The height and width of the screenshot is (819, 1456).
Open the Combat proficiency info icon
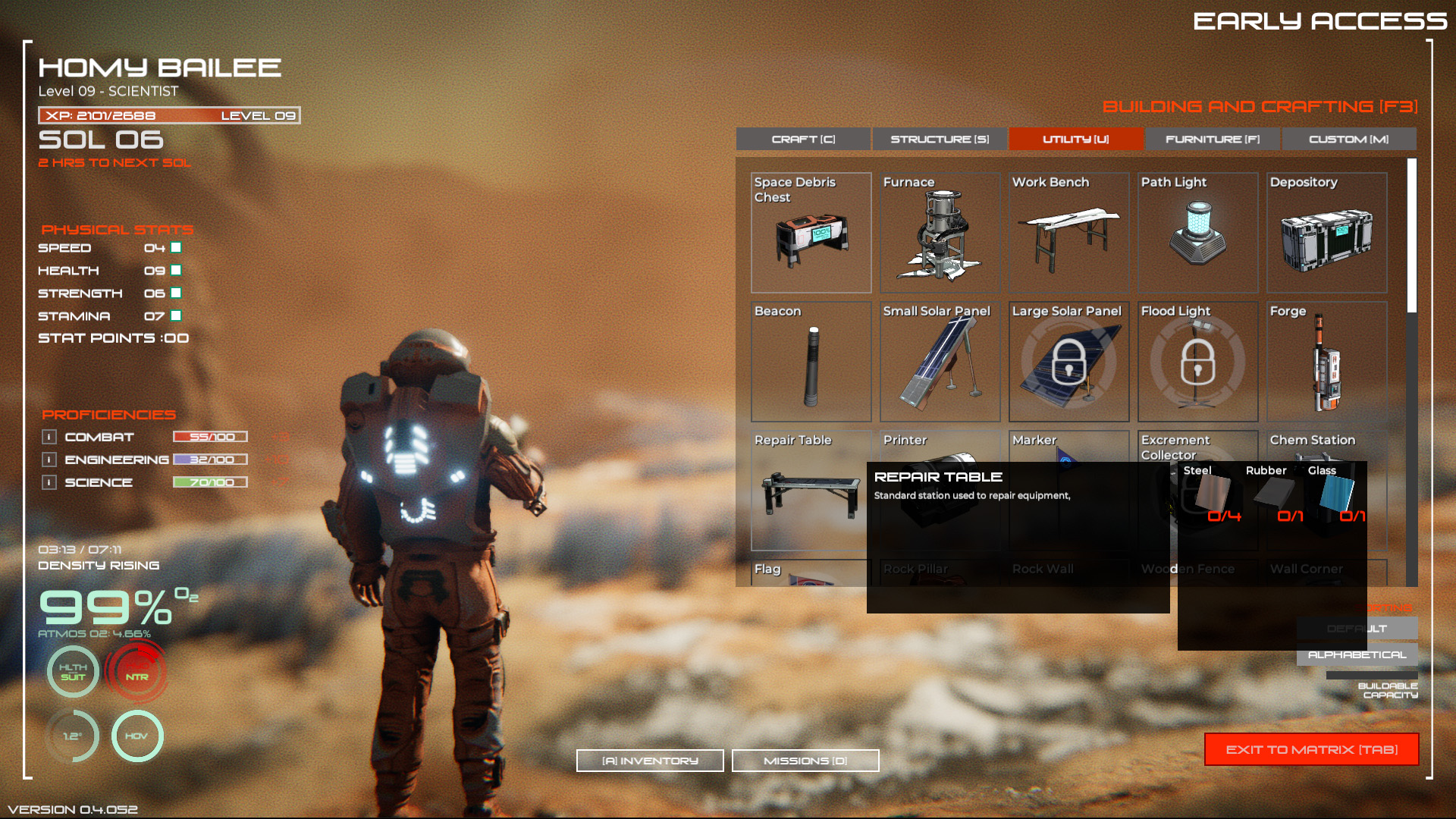50,437
